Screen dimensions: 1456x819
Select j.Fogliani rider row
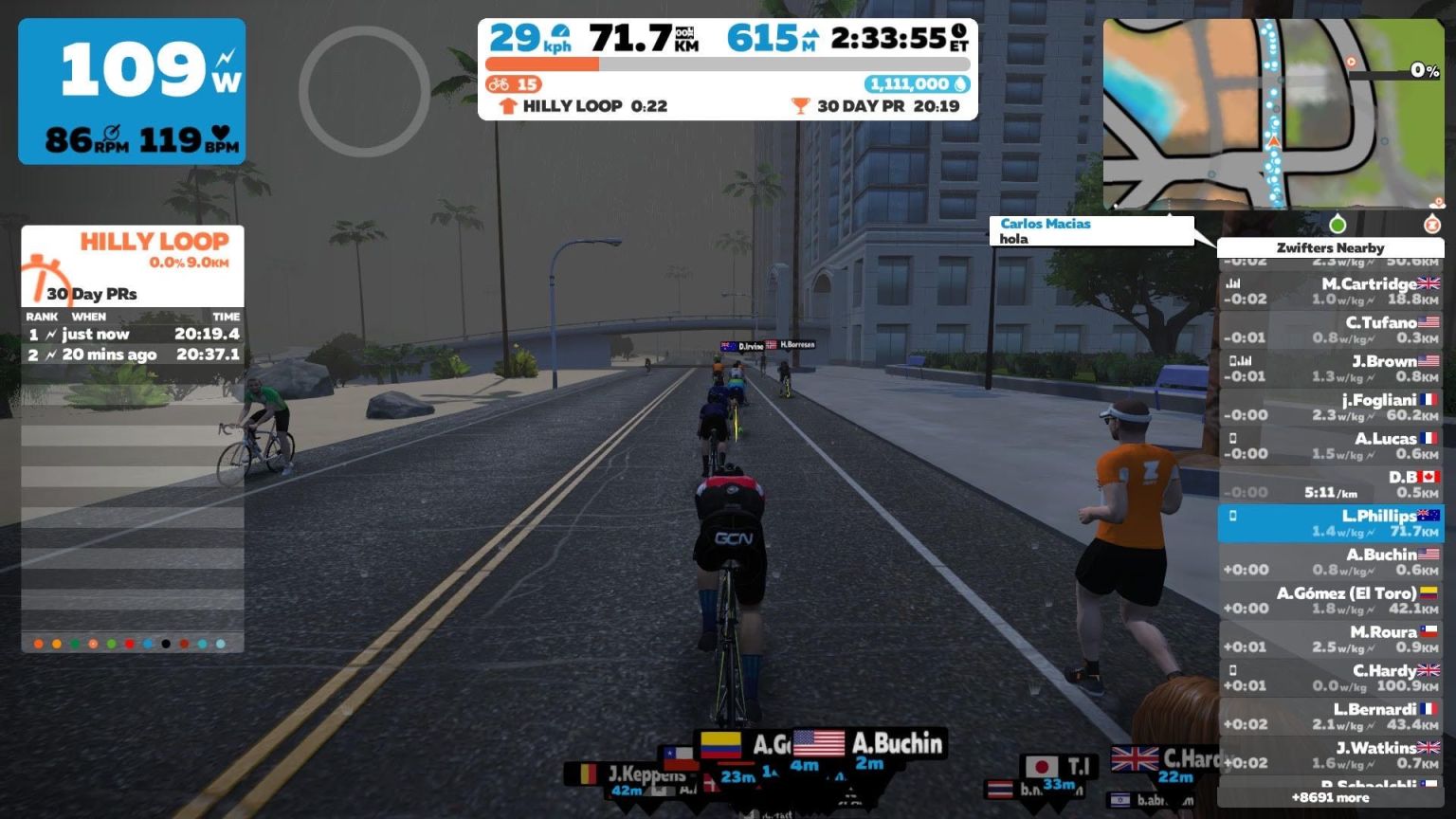[x=1330, y=408]
